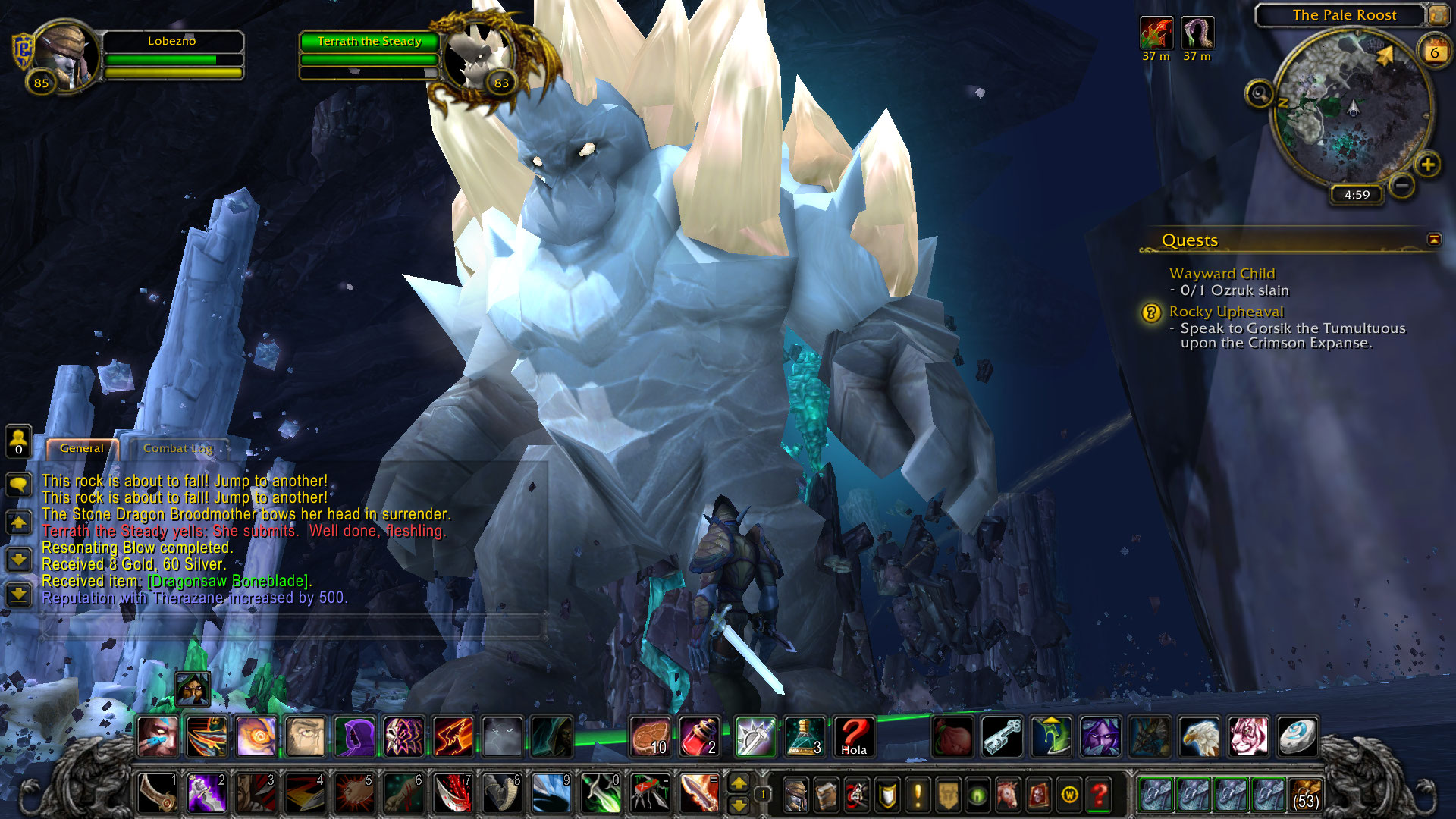The width and height of the screenshot is (1456, 819).
Task: Open the horse head mounts menu button
Action: click(x=1008, y=795)
